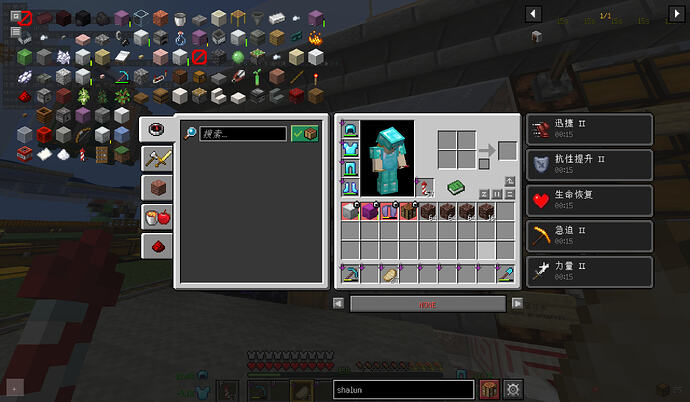
Task: Select the purple block in inventory
Action: pos(369,211)
